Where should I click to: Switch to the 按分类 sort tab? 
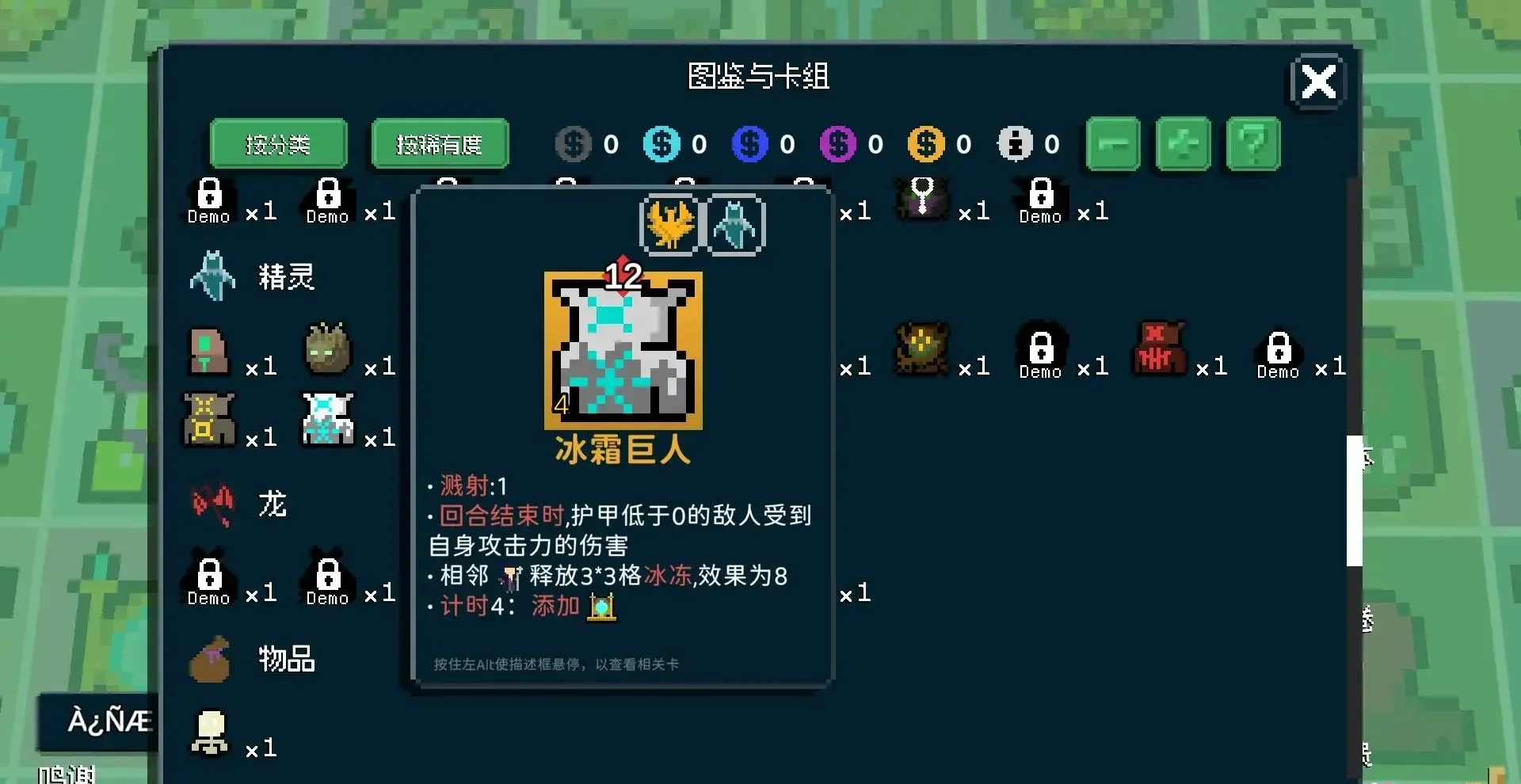tap(278, 143)
